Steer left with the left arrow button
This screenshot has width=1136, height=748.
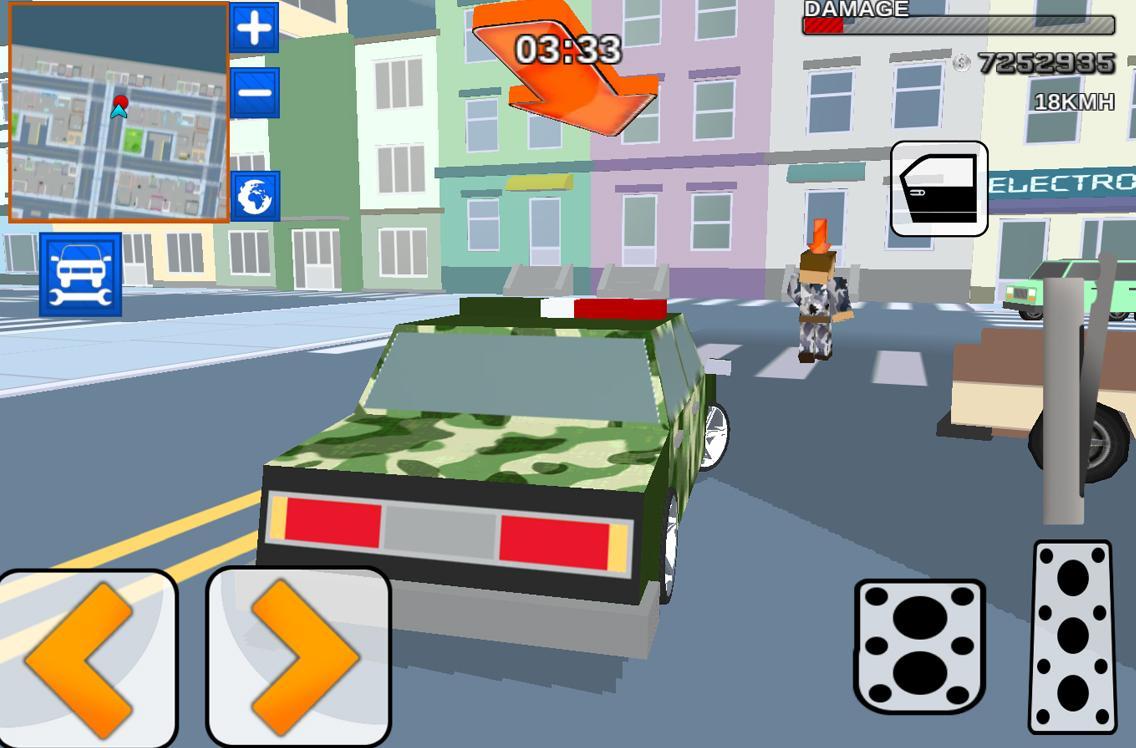tap(86, 658)
